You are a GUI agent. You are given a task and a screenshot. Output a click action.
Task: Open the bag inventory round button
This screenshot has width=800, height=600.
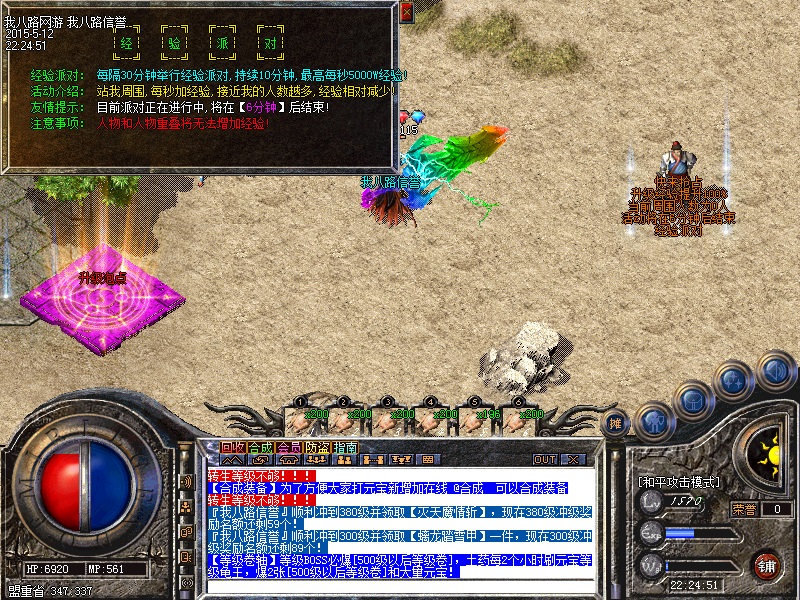[x=694, y=401]
